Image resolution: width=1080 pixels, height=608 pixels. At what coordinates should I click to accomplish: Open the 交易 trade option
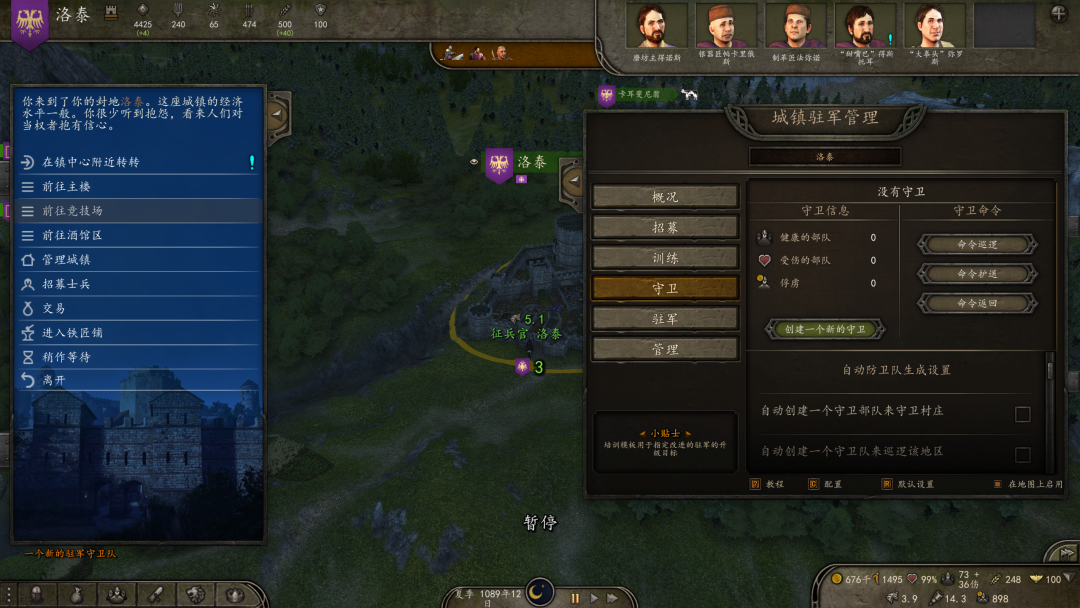54,308
